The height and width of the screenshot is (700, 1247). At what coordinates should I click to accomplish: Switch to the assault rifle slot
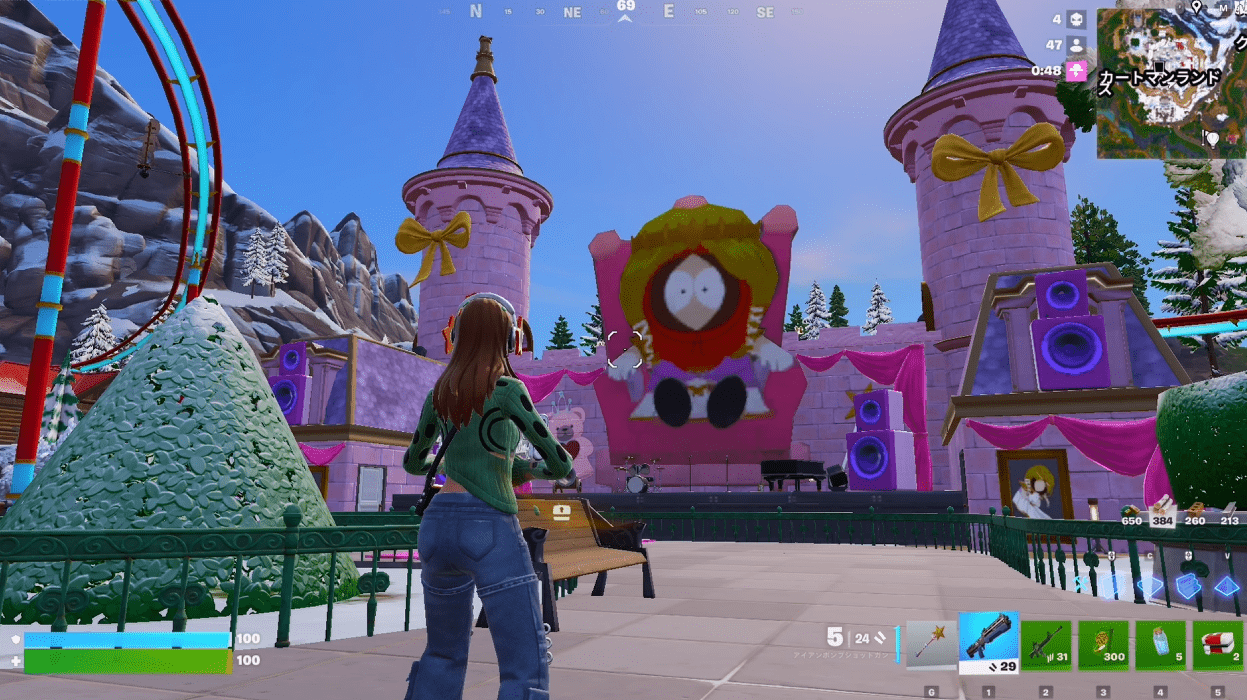[1046, 645]
